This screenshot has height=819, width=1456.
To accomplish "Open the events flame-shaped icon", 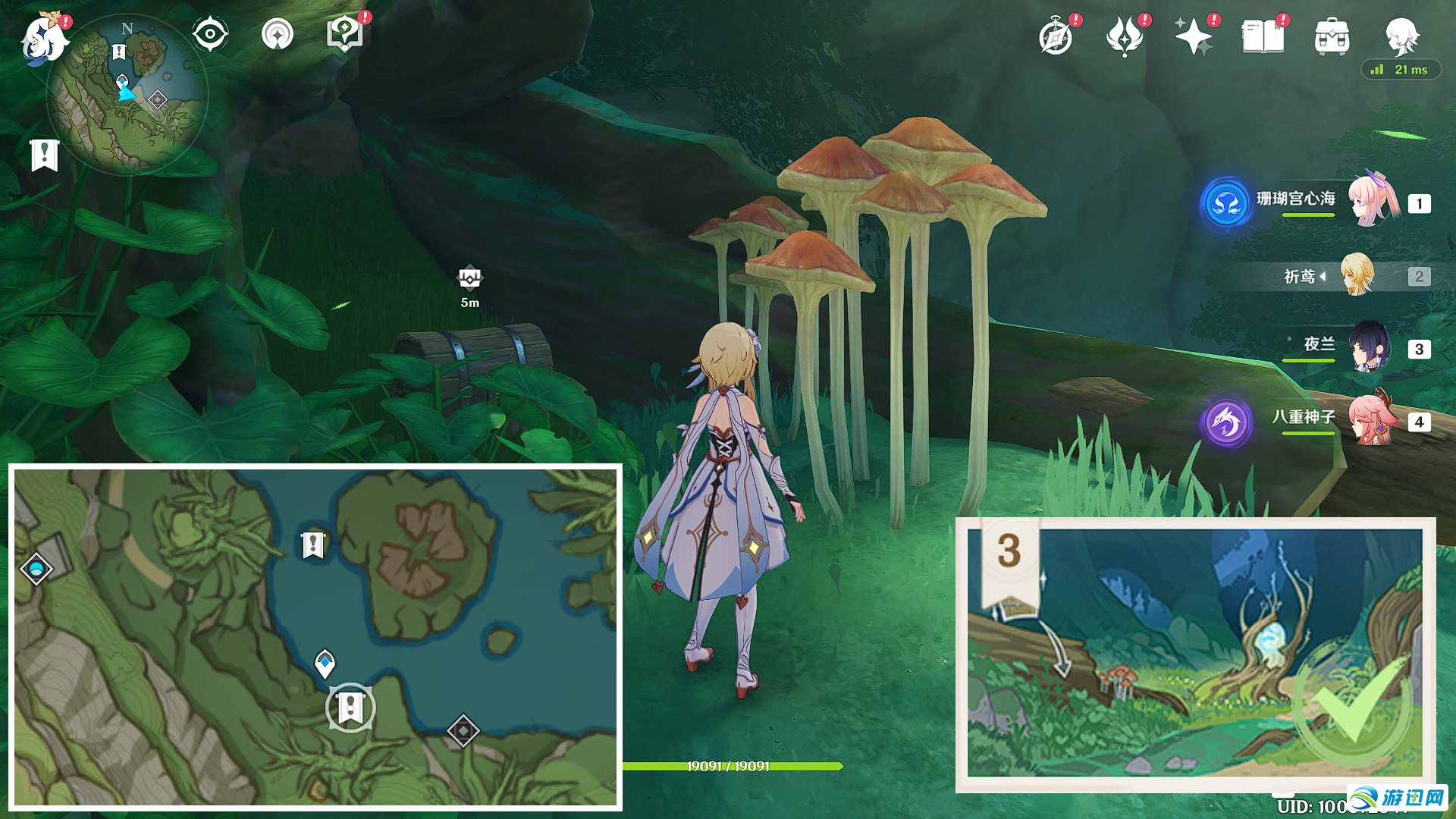I will [x=1124, y=36].
